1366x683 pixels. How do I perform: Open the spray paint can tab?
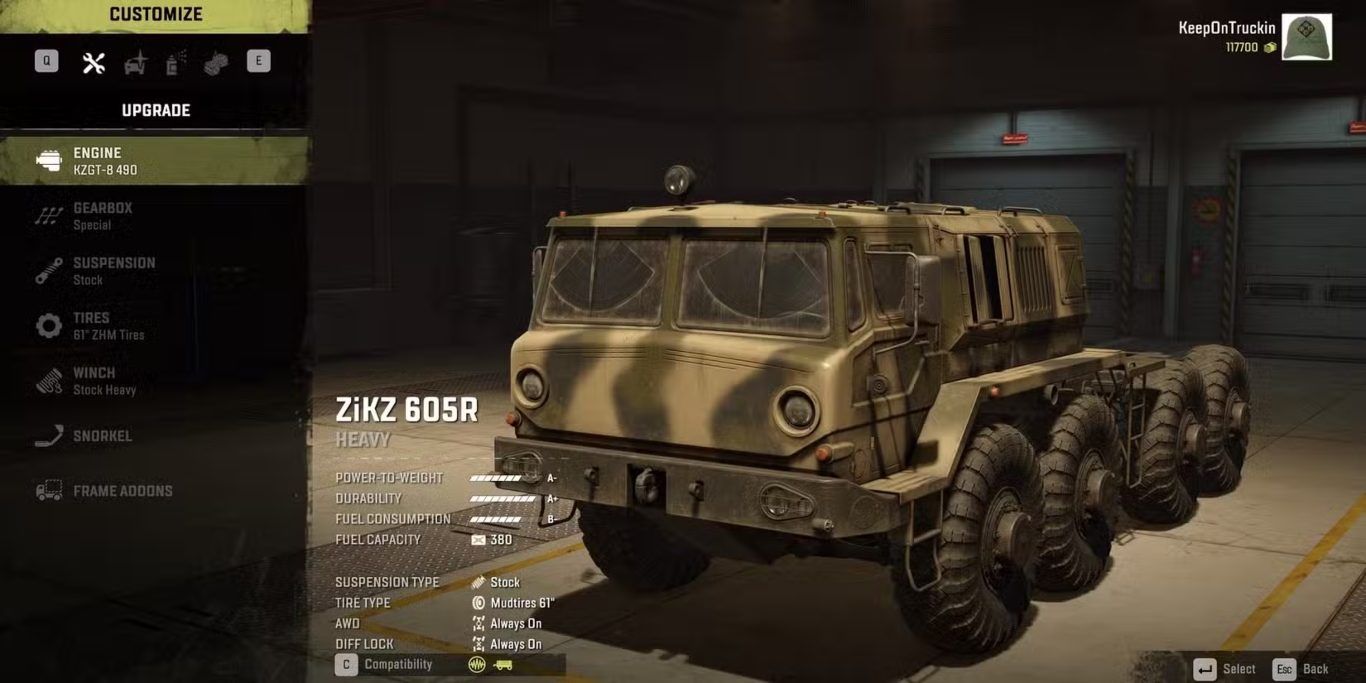176,63
